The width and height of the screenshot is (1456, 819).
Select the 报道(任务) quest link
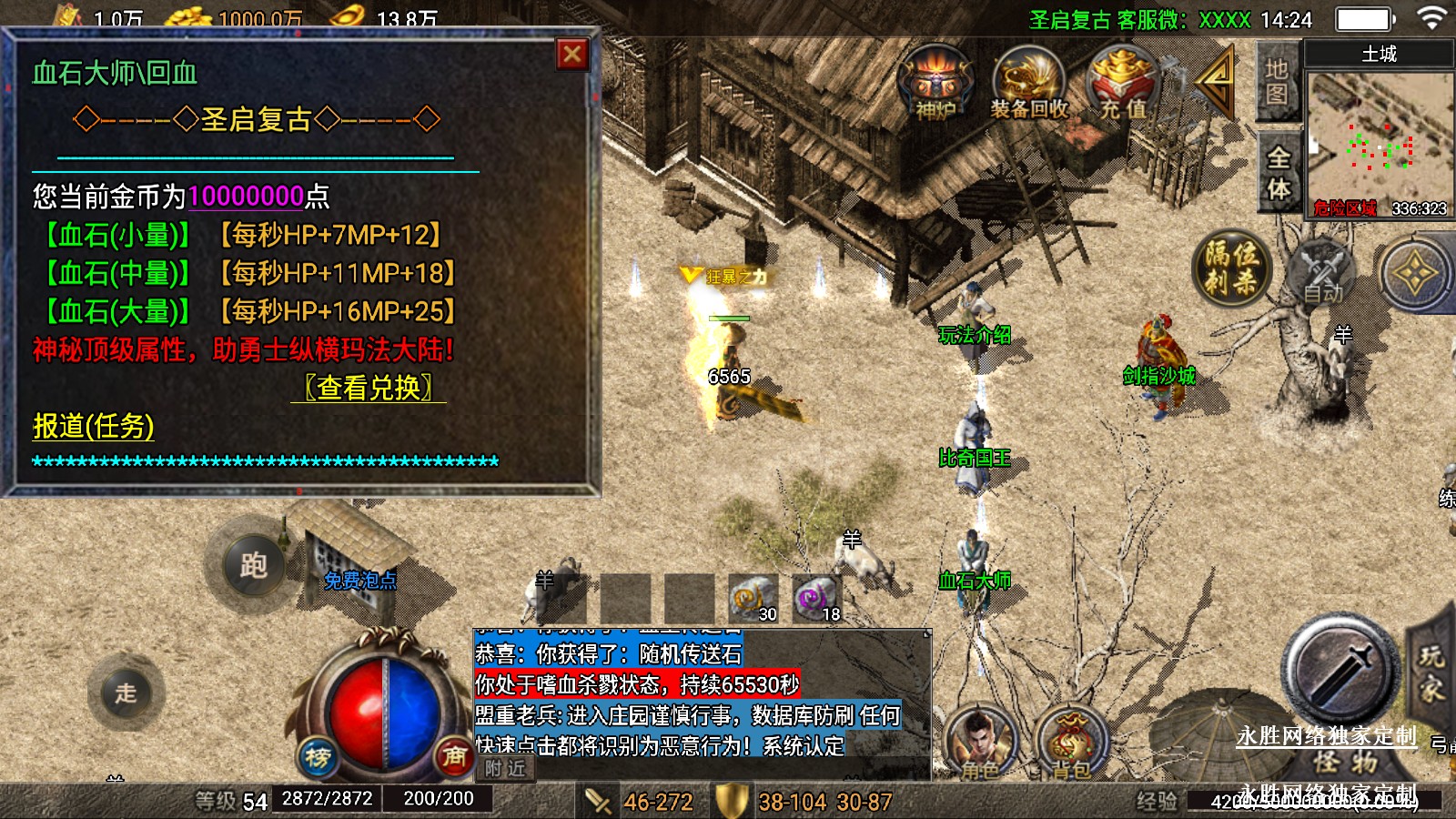pos(94,426)
